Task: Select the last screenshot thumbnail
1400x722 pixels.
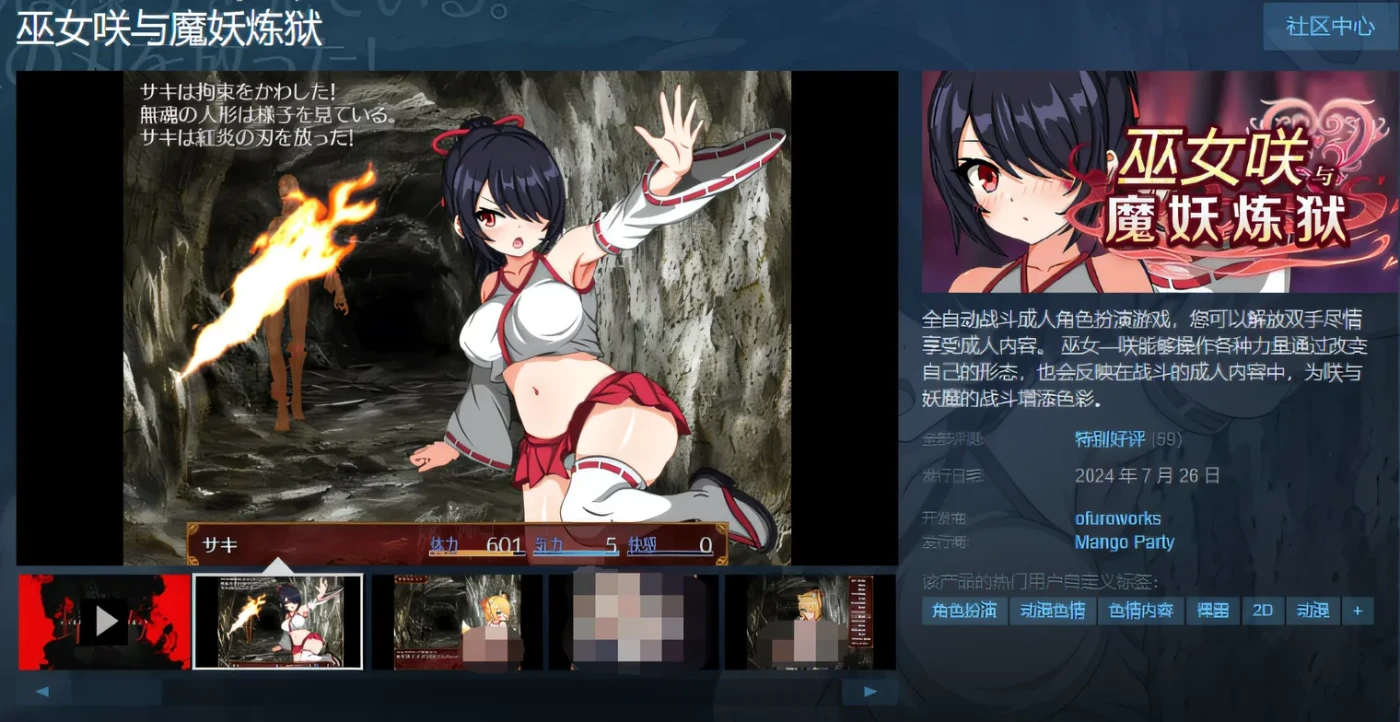Action: click(x=811, y=620)
